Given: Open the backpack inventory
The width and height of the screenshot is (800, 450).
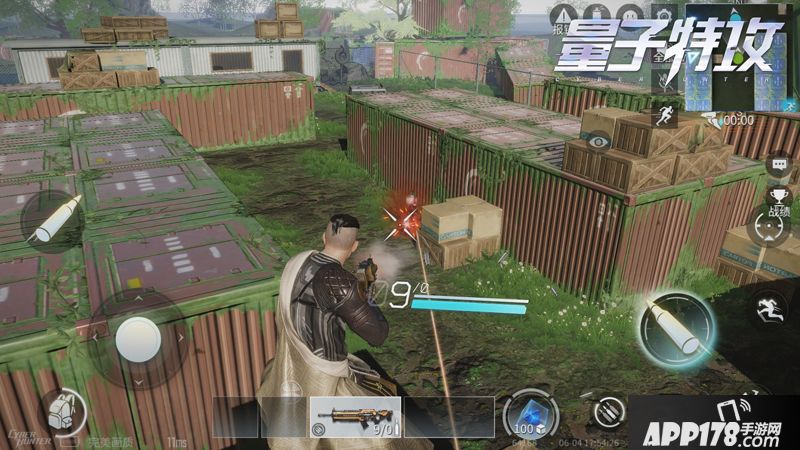Looking at the screenshot, I should [62, 407].
